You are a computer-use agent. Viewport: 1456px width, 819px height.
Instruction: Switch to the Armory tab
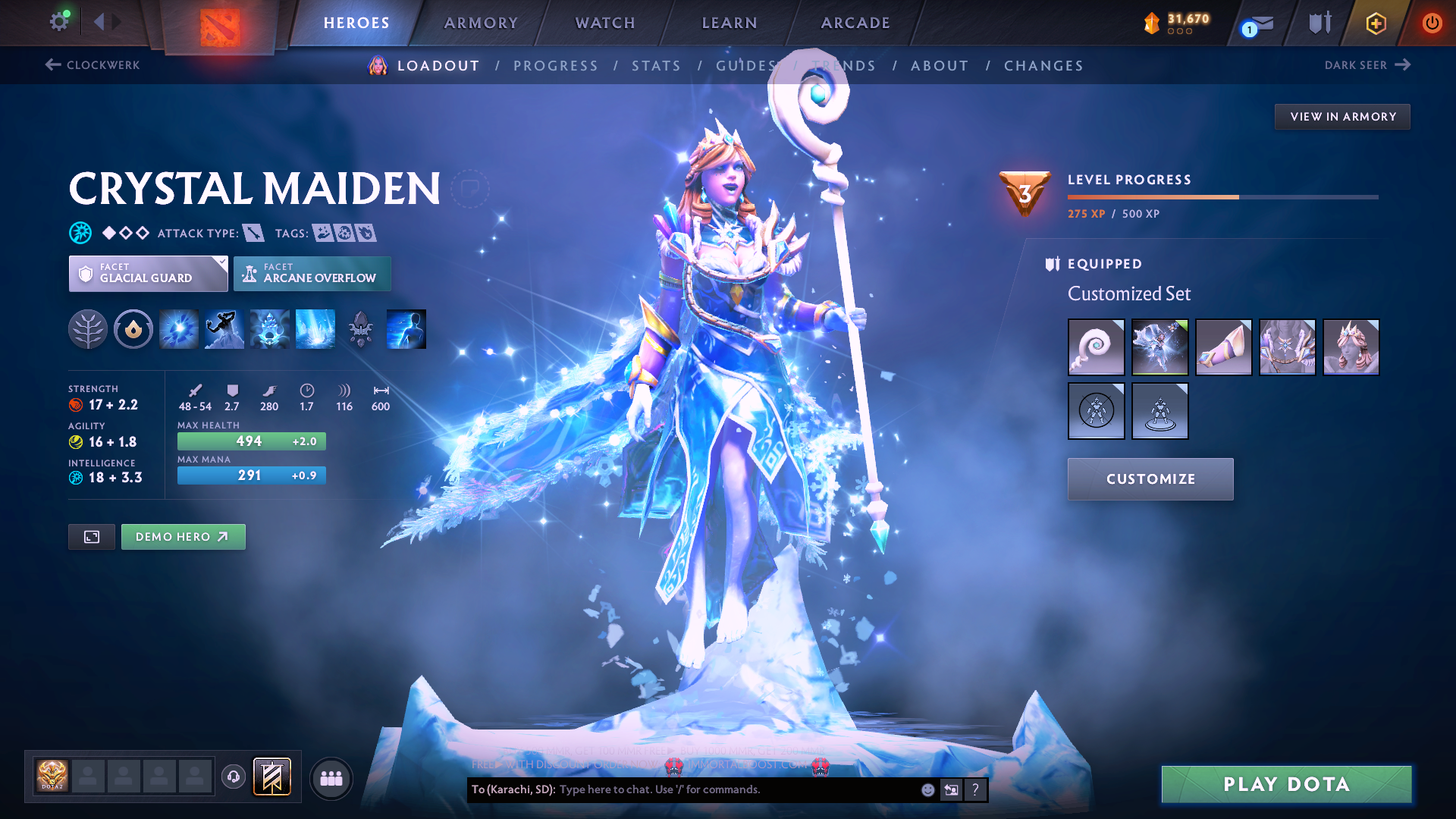point(481,23)
